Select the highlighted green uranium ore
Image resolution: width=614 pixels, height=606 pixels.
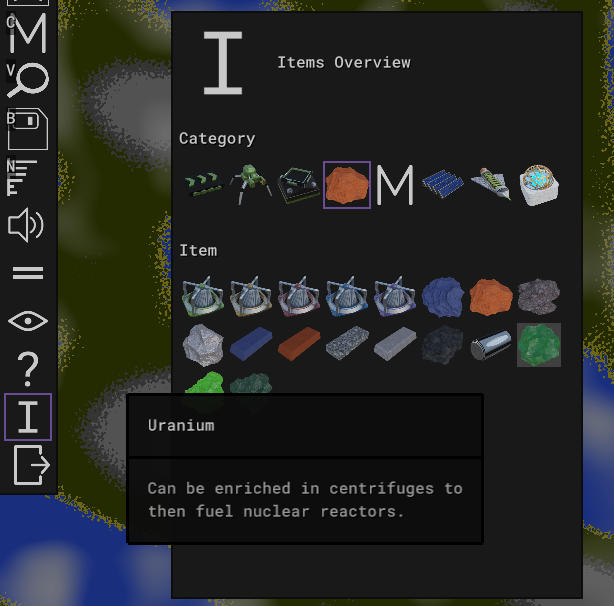click(x=539, y=345)
